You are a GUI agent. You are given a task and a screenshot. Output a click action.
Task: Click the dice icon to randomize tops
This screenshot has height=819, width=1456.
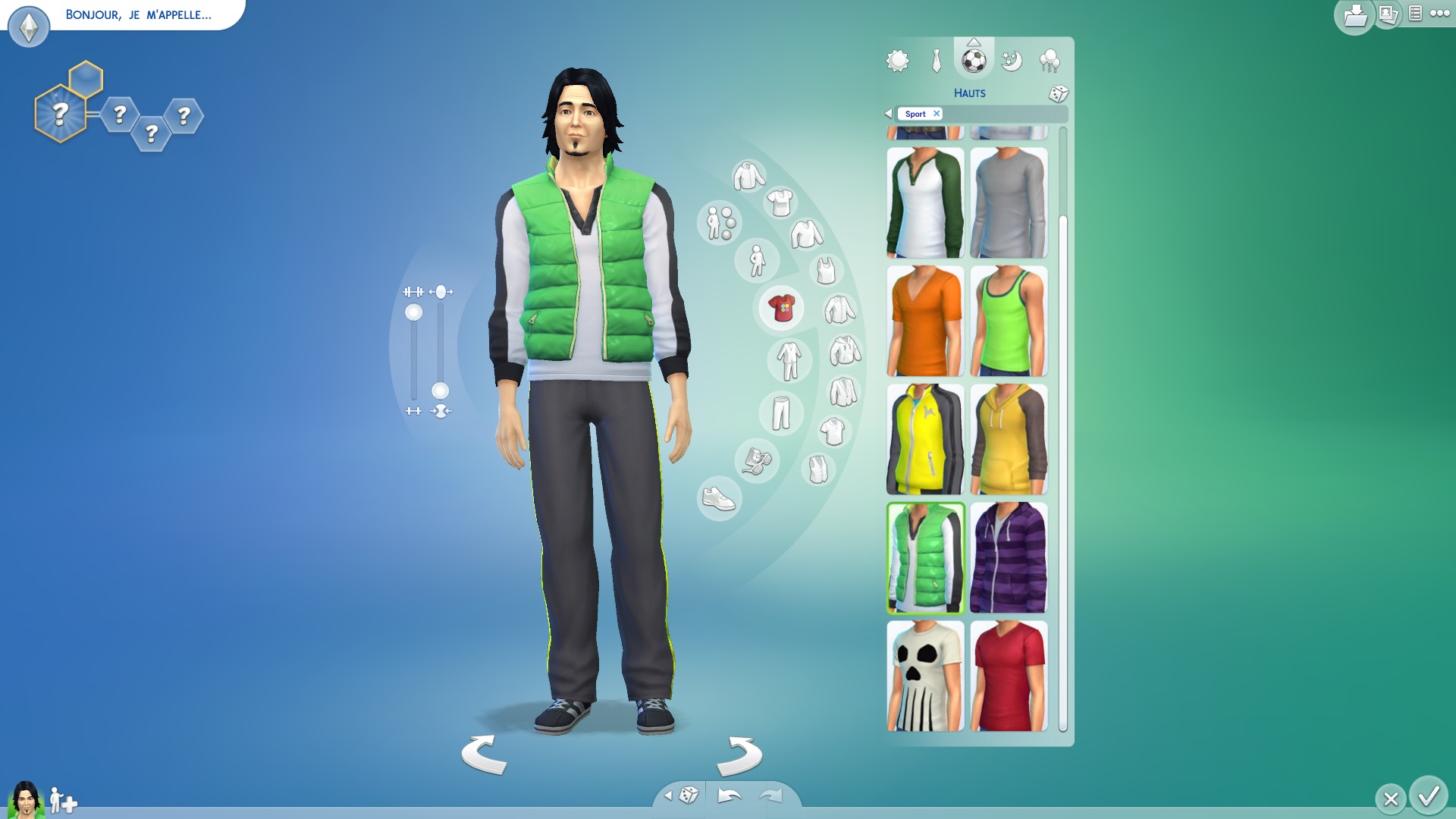(1057, 94)
